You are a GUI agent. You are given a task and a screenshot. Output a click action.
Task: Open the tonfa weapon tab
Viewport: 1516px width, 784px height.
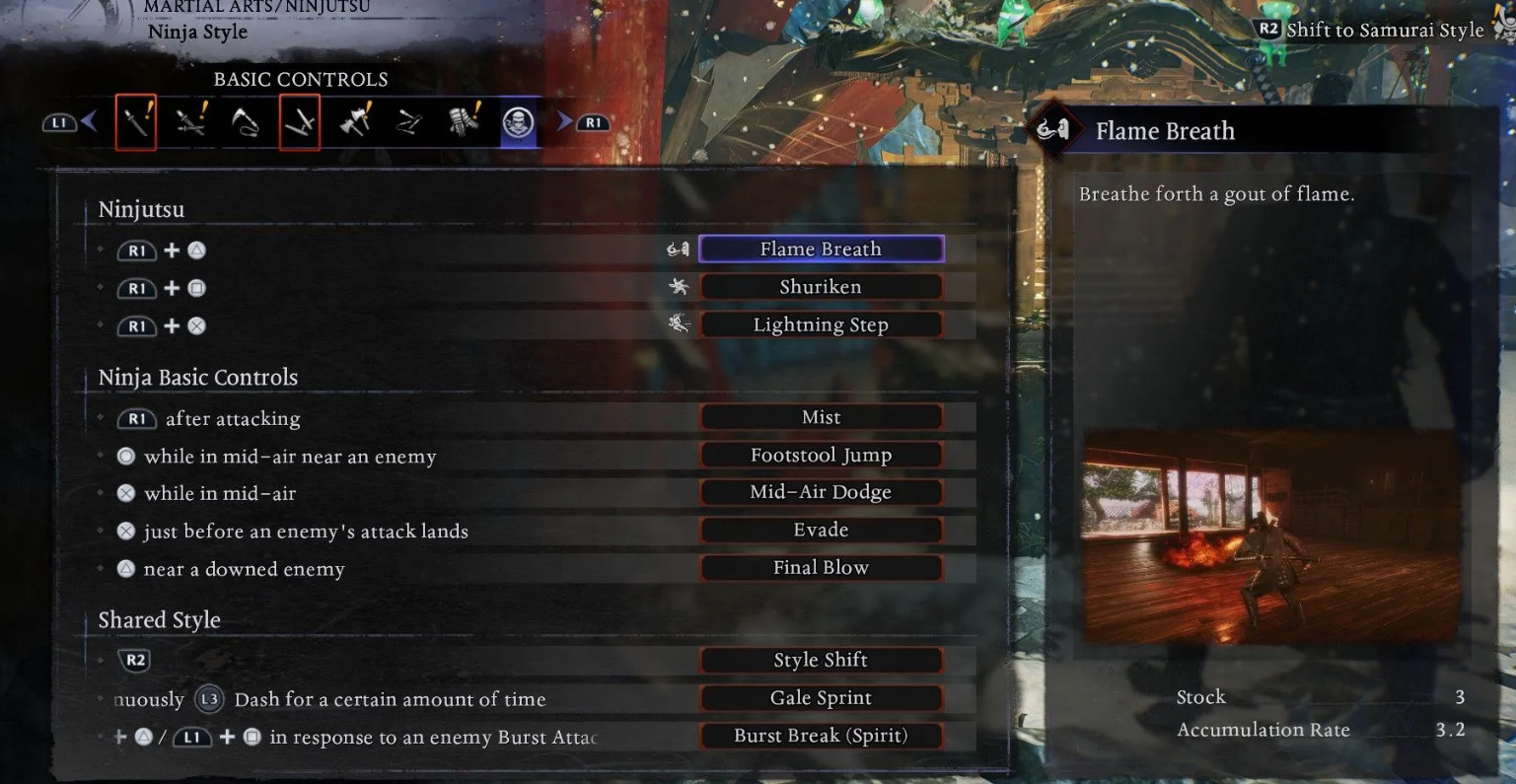tap(300, 122)
